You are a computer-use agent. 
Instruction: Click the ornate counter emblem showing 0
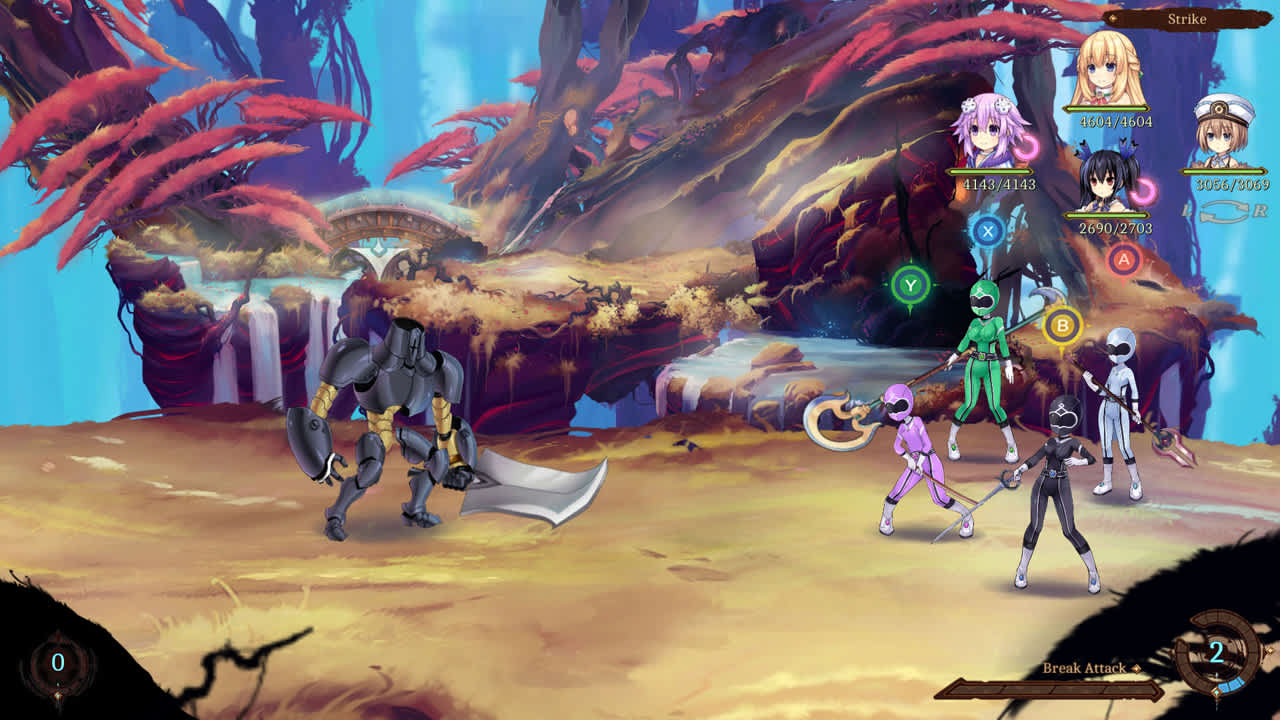60,660
